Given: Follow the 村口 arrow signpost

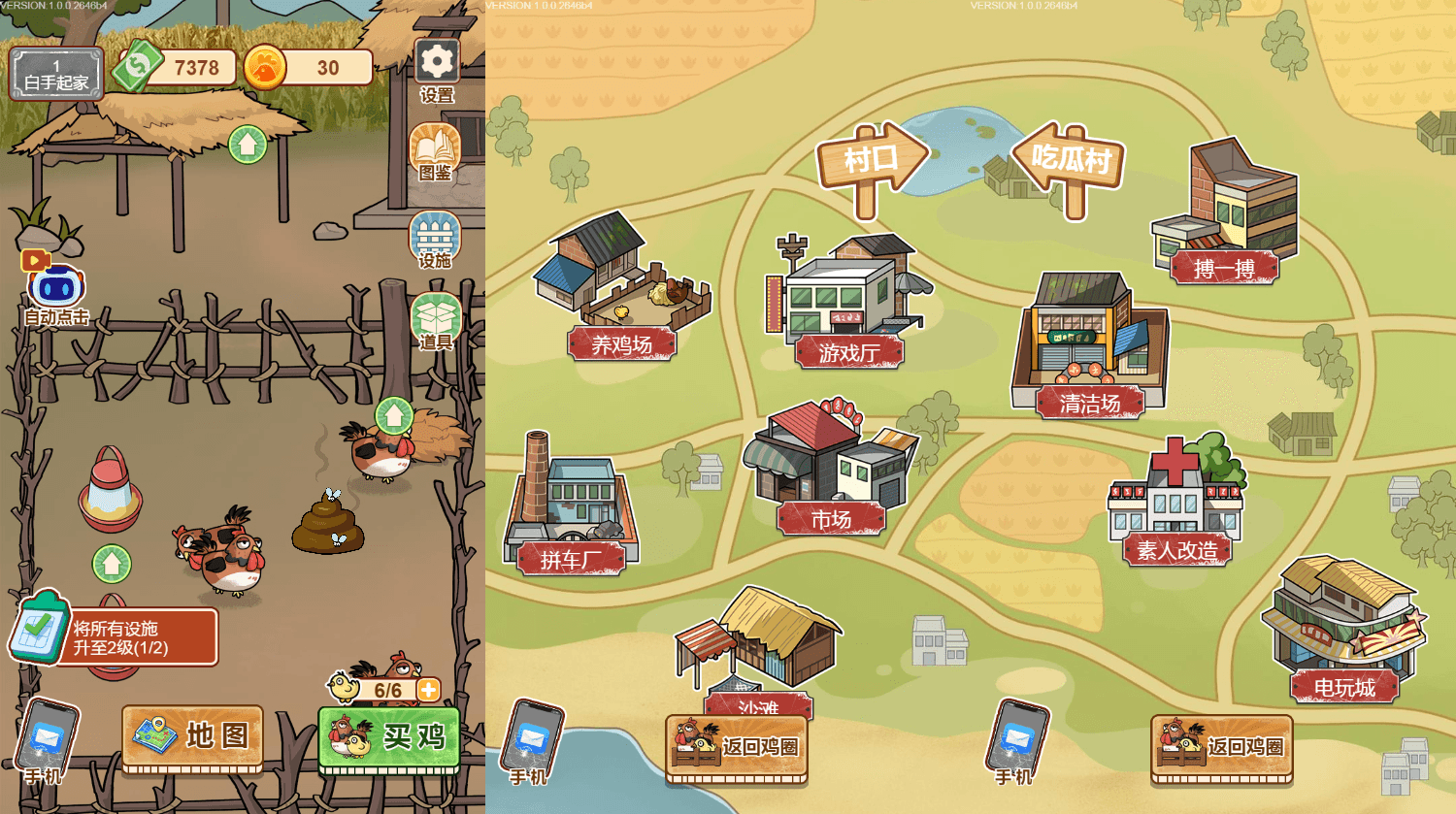Looking at the screenshot, I should (871, 160).
